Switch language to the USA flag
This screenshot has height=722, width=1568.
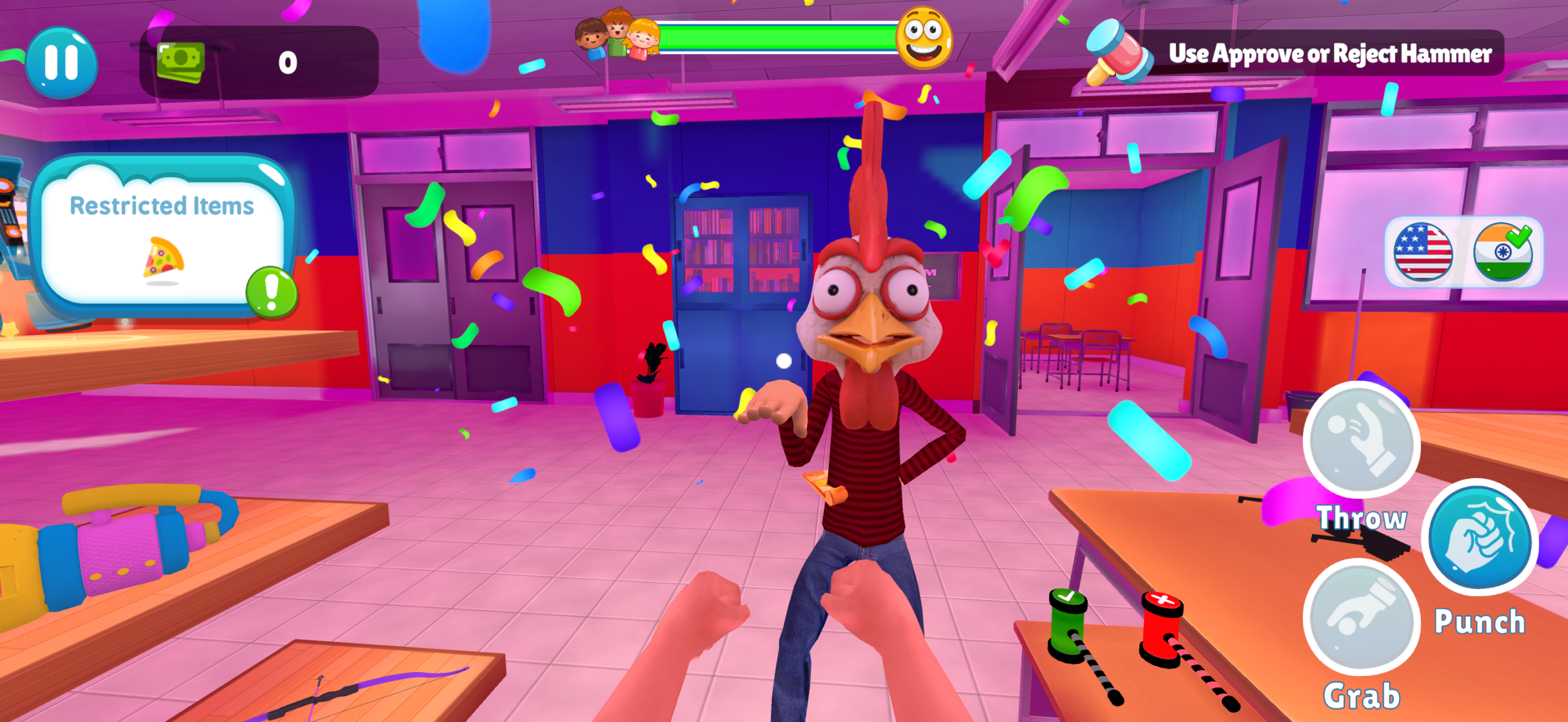pyautogui.click(x=1422, y=252)
